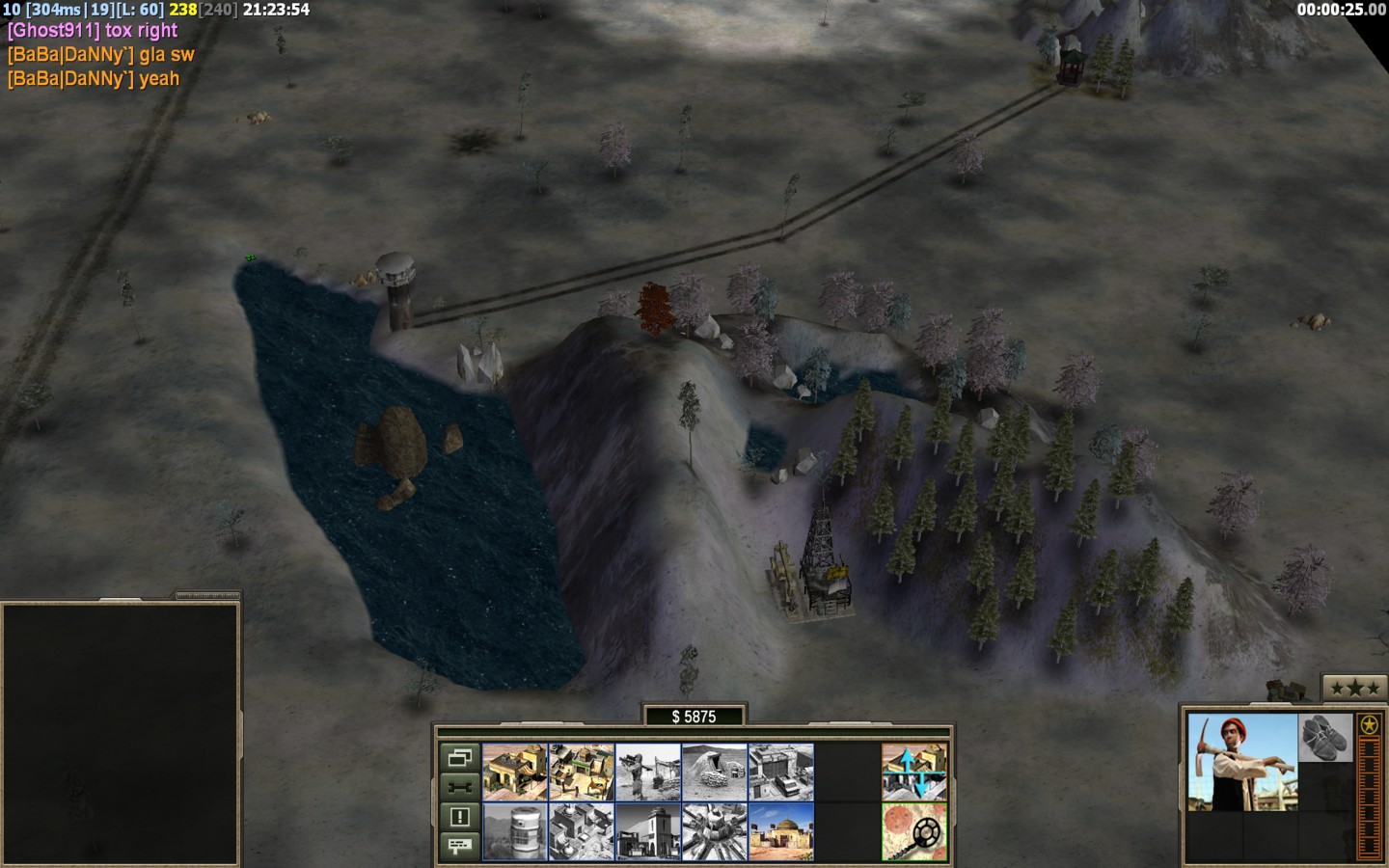Click the dark radar minimap panel

(x=120, y=733)
